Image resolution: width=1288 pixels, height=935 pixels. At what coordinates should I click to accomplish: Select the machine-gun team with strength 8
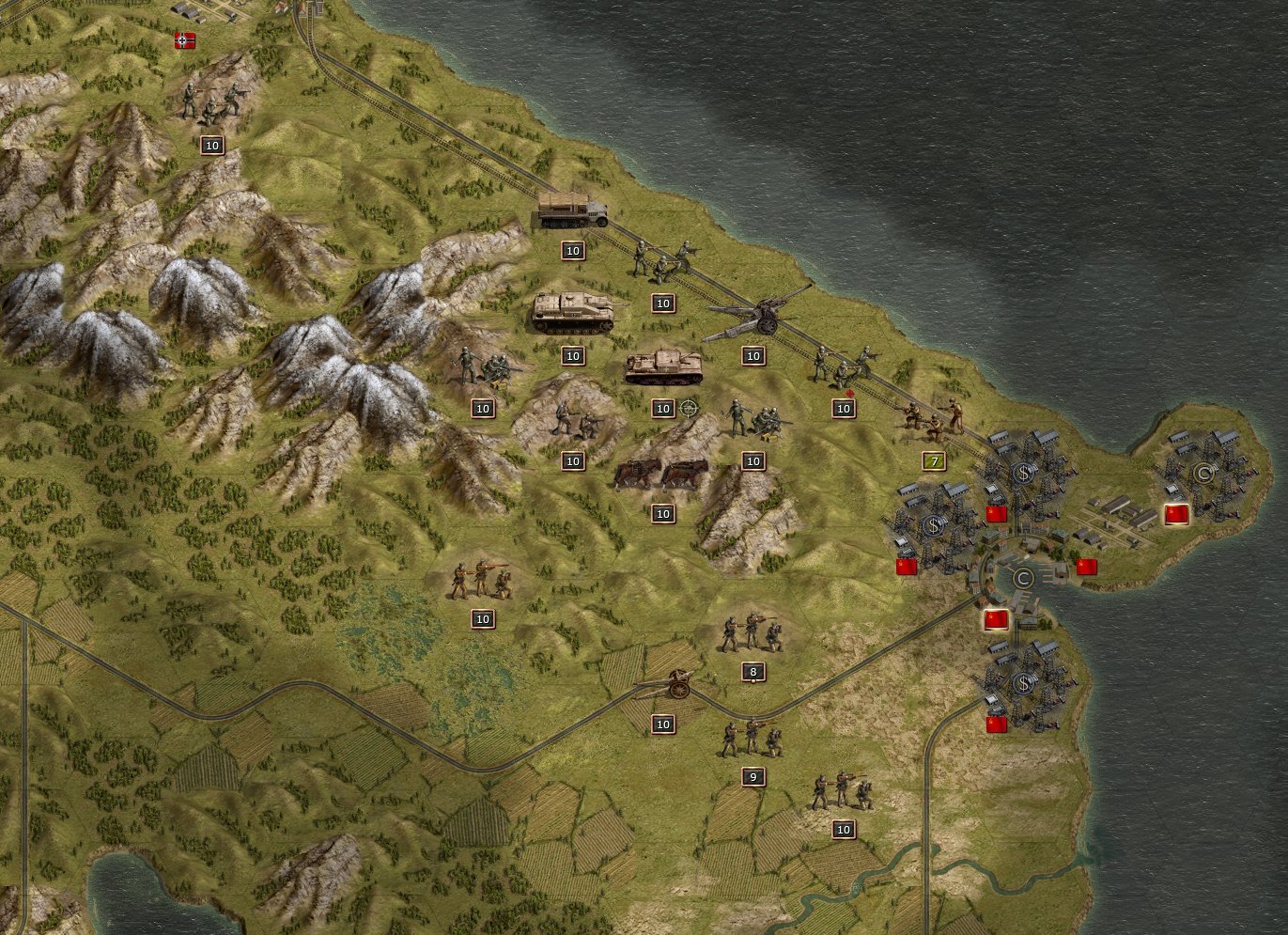point(752,631)
